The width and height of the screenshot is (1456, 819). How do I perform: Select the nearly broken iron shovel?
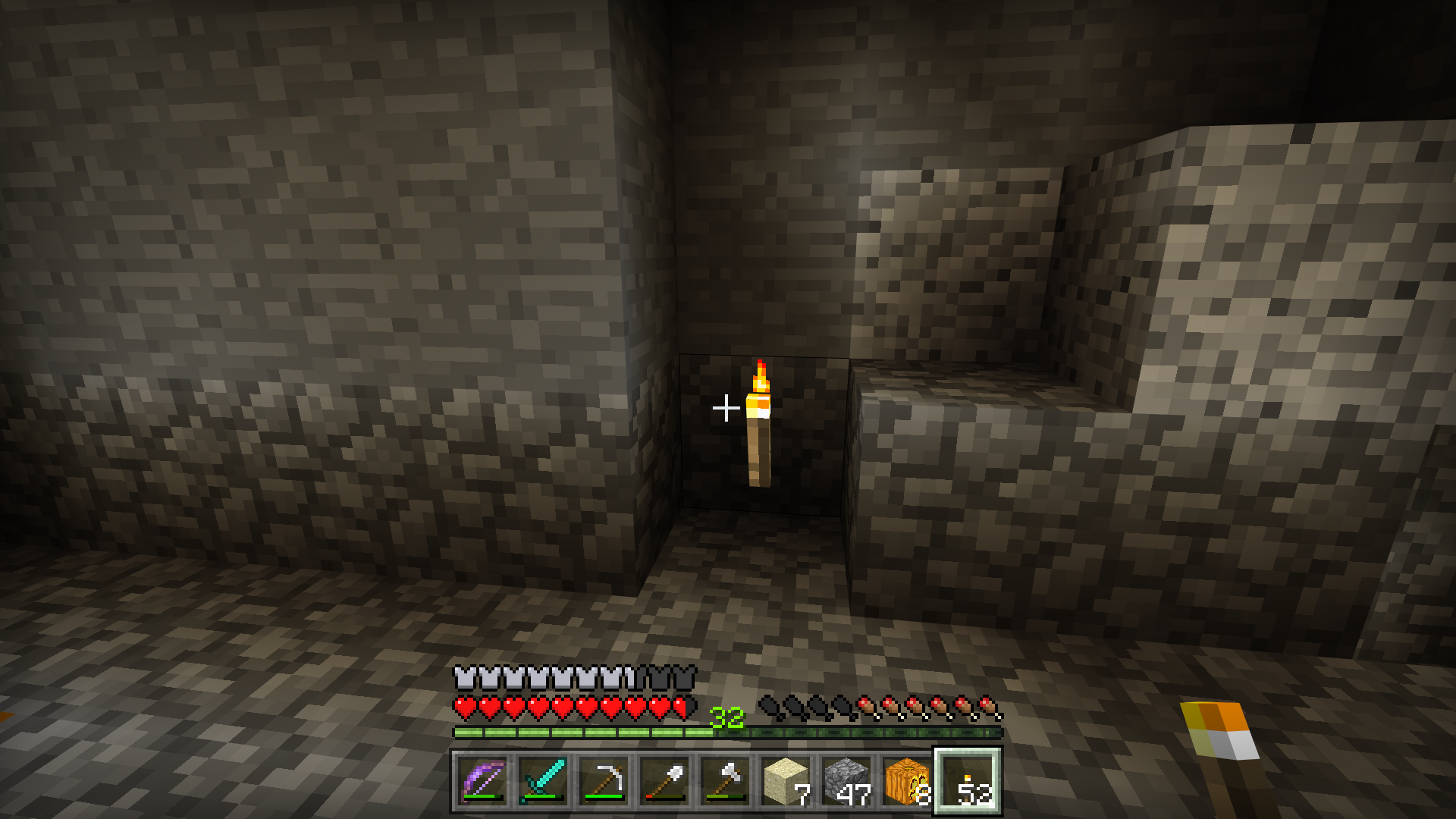[x=665, y=781]
